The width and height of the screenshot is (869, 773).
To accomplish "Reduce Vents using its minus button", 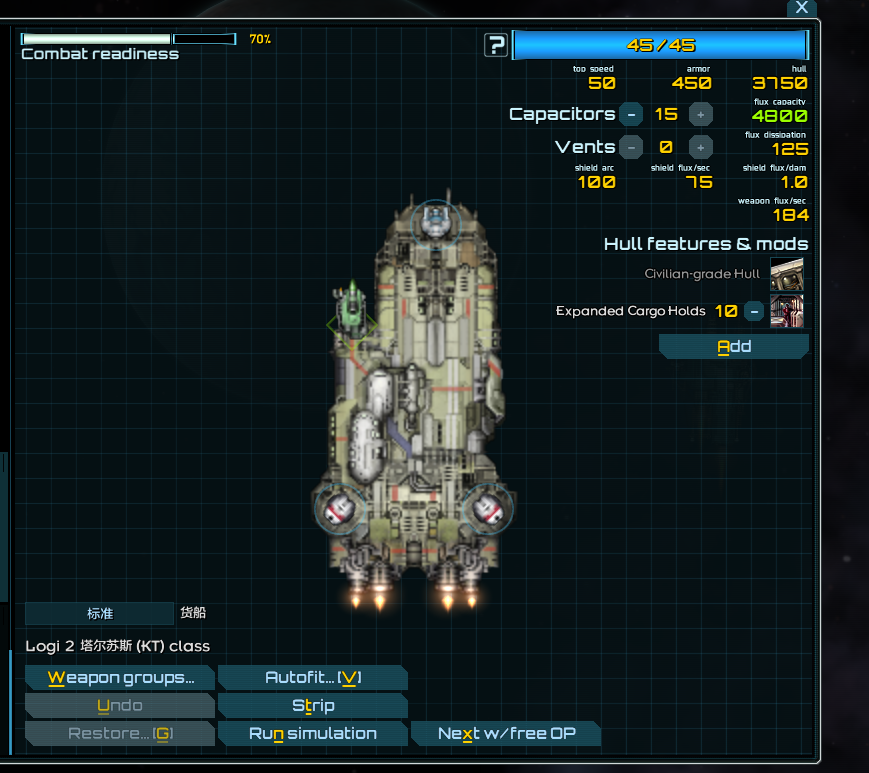I will tap(631, 147).
